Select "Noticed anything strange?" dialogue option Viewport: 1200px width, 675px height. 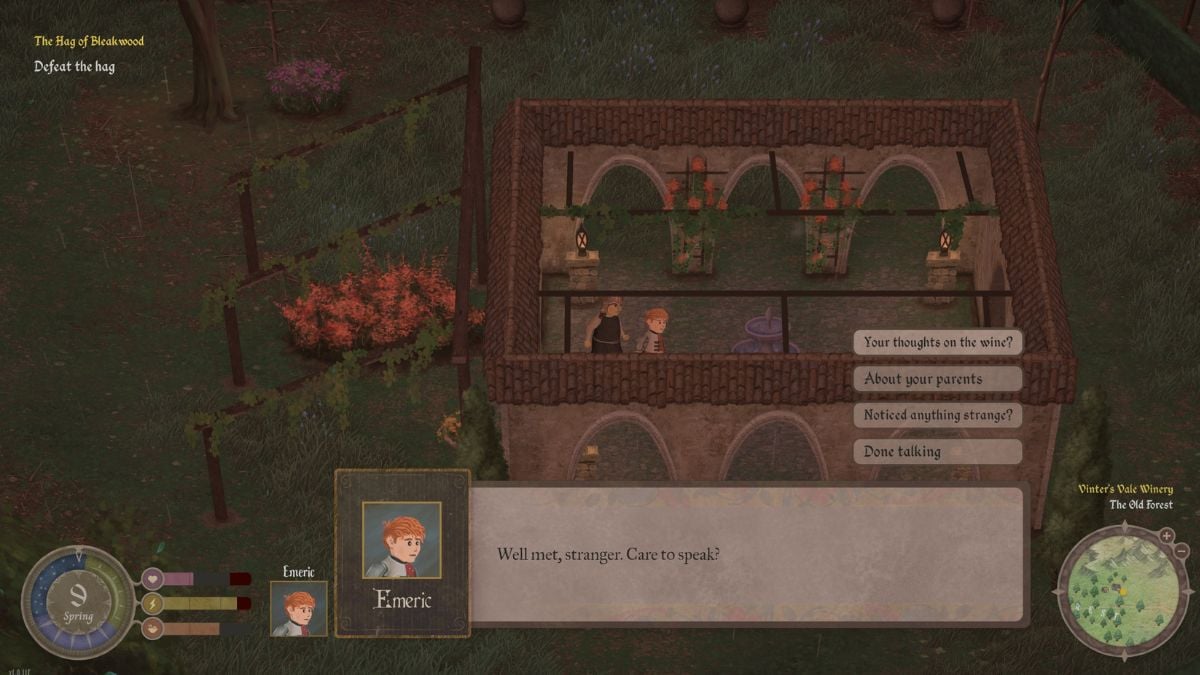pyautogui.click(x=937, y=415)
